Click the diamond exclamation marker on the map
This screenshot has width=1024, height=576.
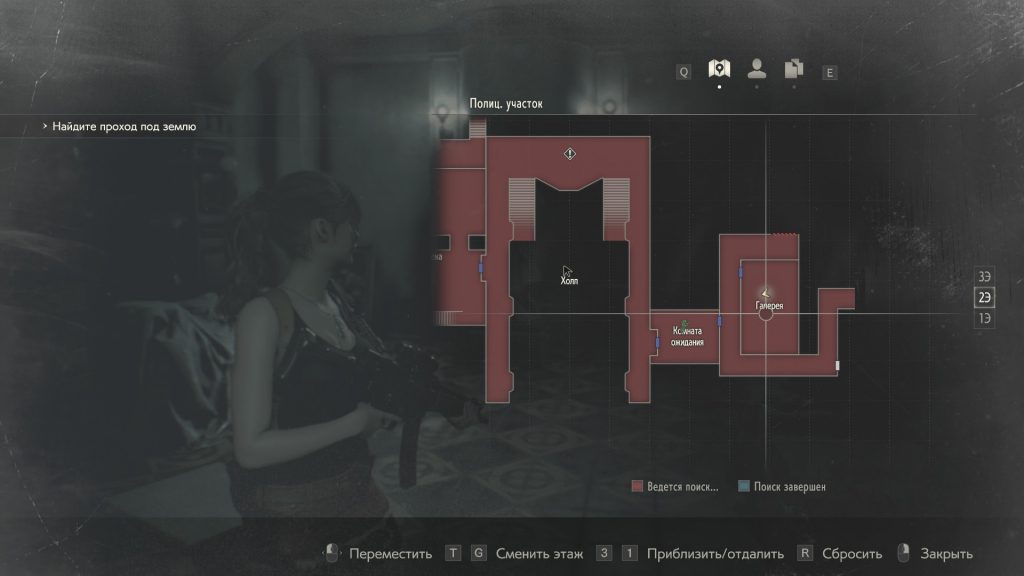coord(569,154)
